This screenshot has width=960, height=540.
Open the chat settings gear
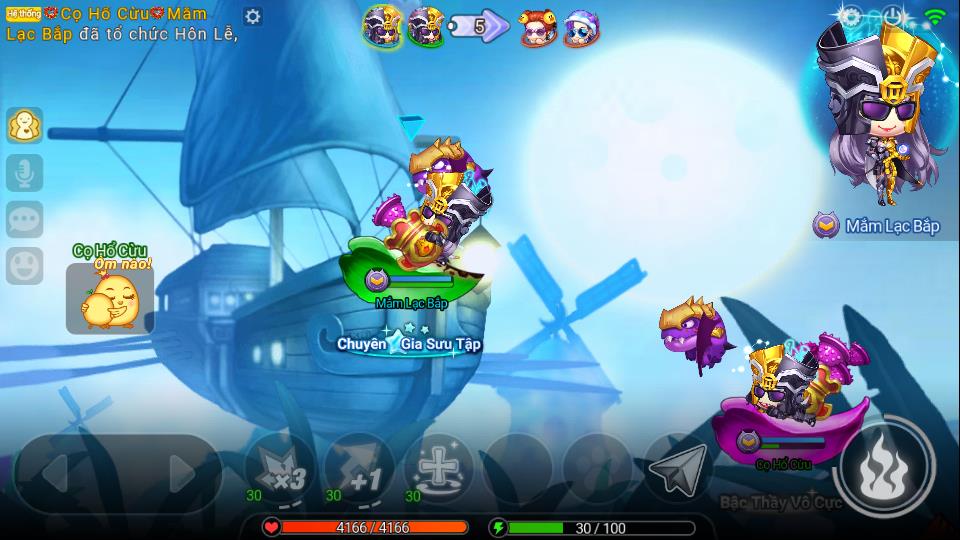pyautogui.click(x=253, y=17)
